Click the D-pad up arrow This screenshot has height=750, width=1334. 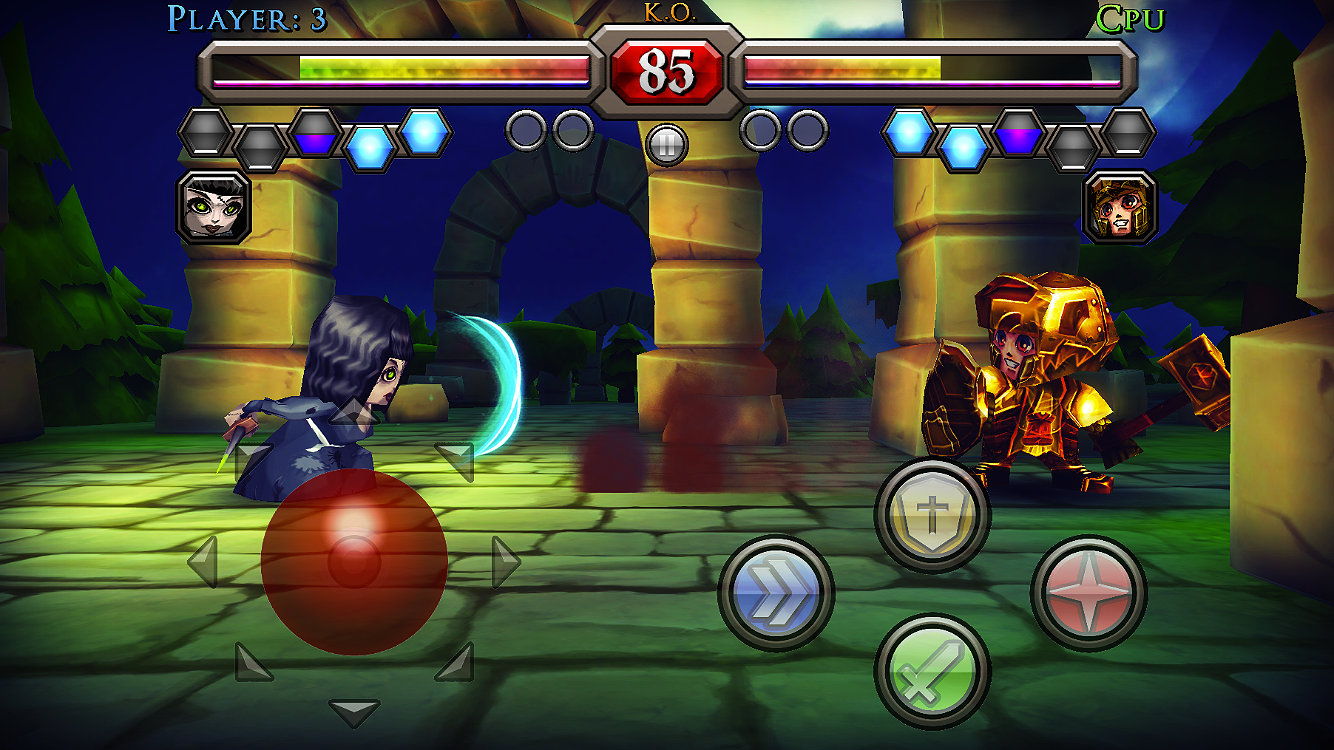[x=354, y=412]
